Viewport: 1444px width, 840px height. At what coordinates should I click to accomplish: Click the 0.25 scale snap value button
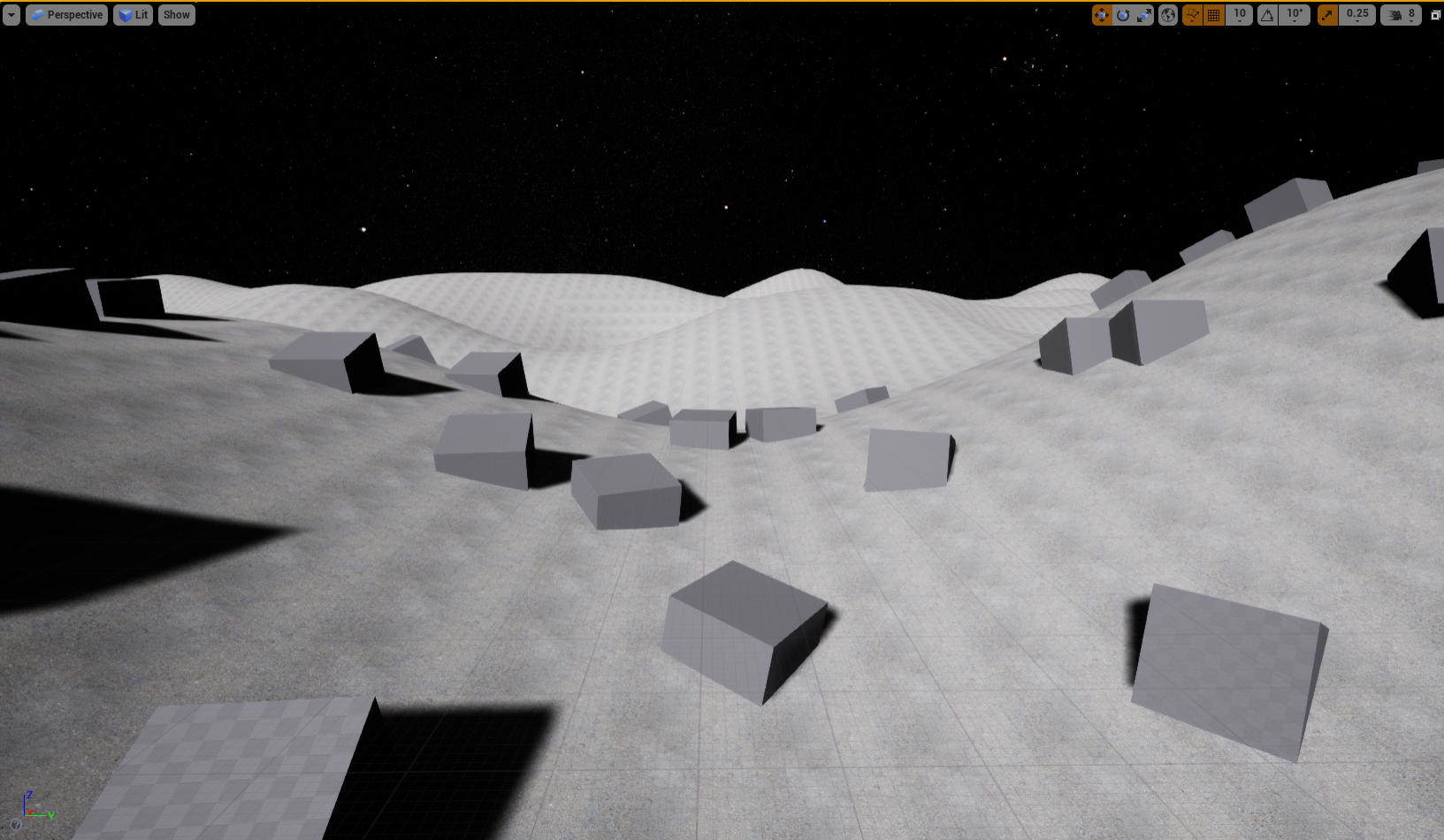tap(1357, 14)
